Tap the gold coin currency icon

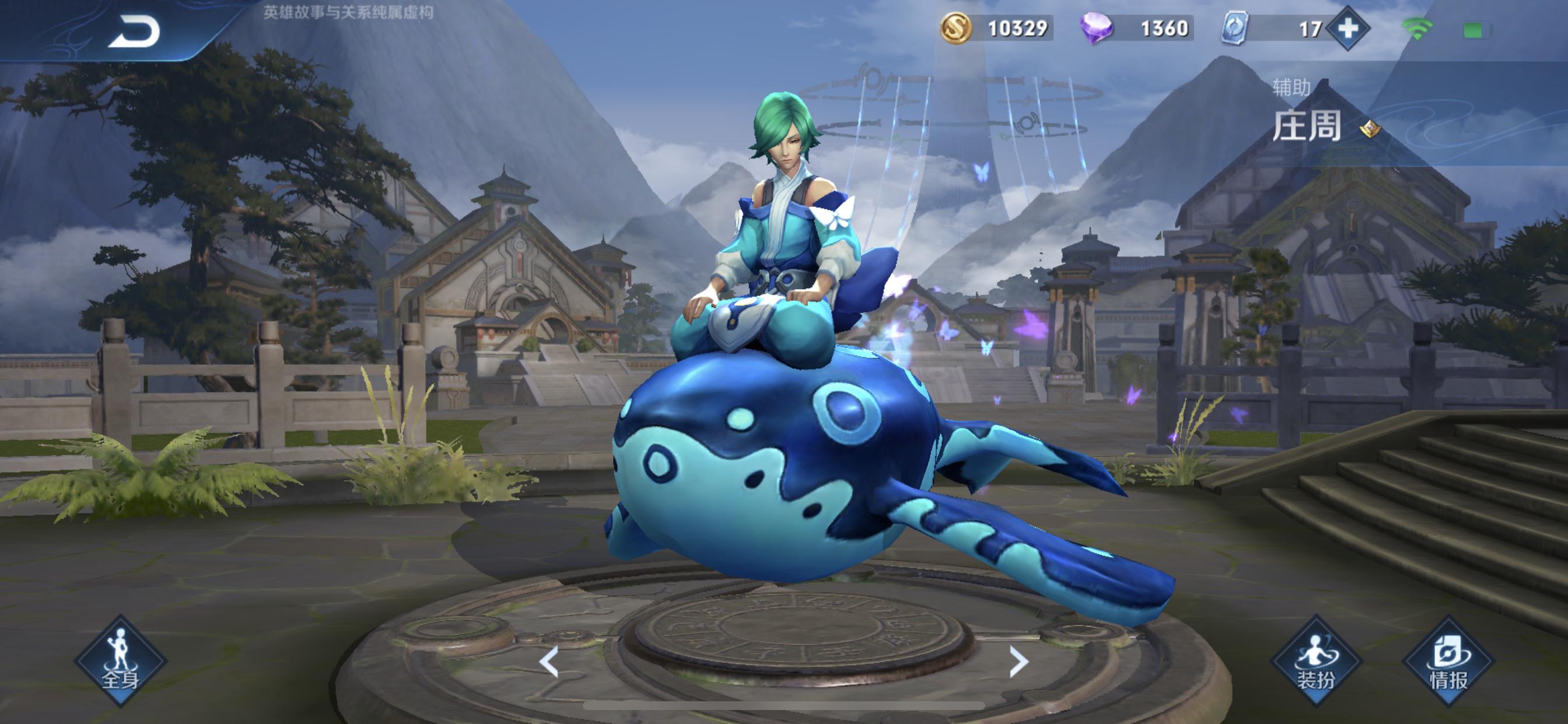click(x=956, y=29)
